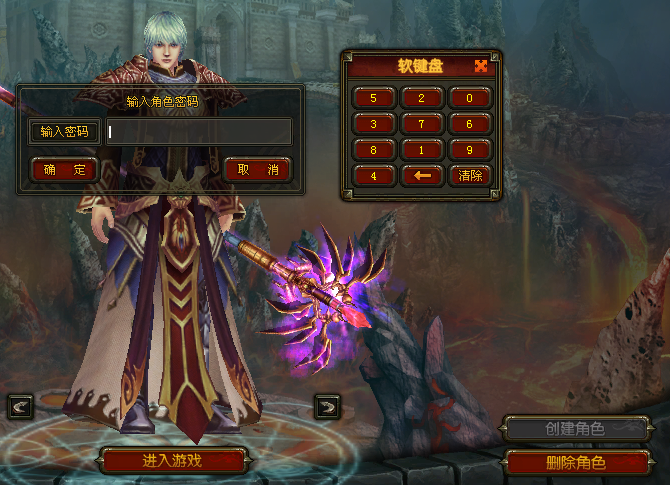The image size is (670, 485).
Task: Hit the backspace arrow key on the keypad
Action: (x=422, y=176)
